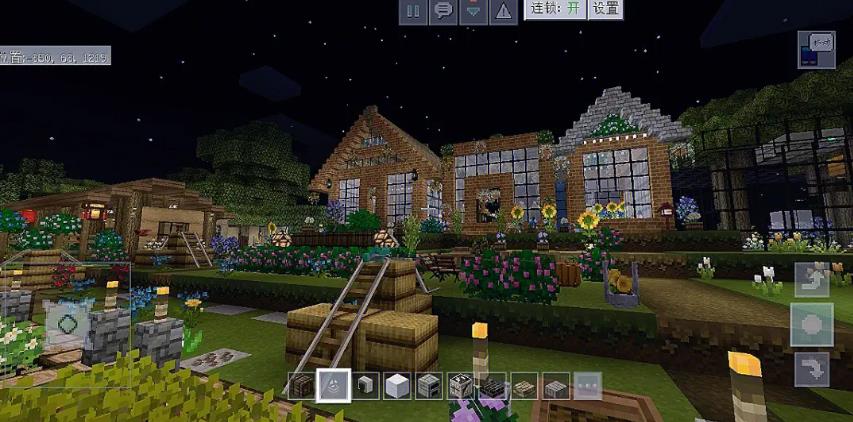Toggle the 连锁 (chain) switch

[558, 9]
